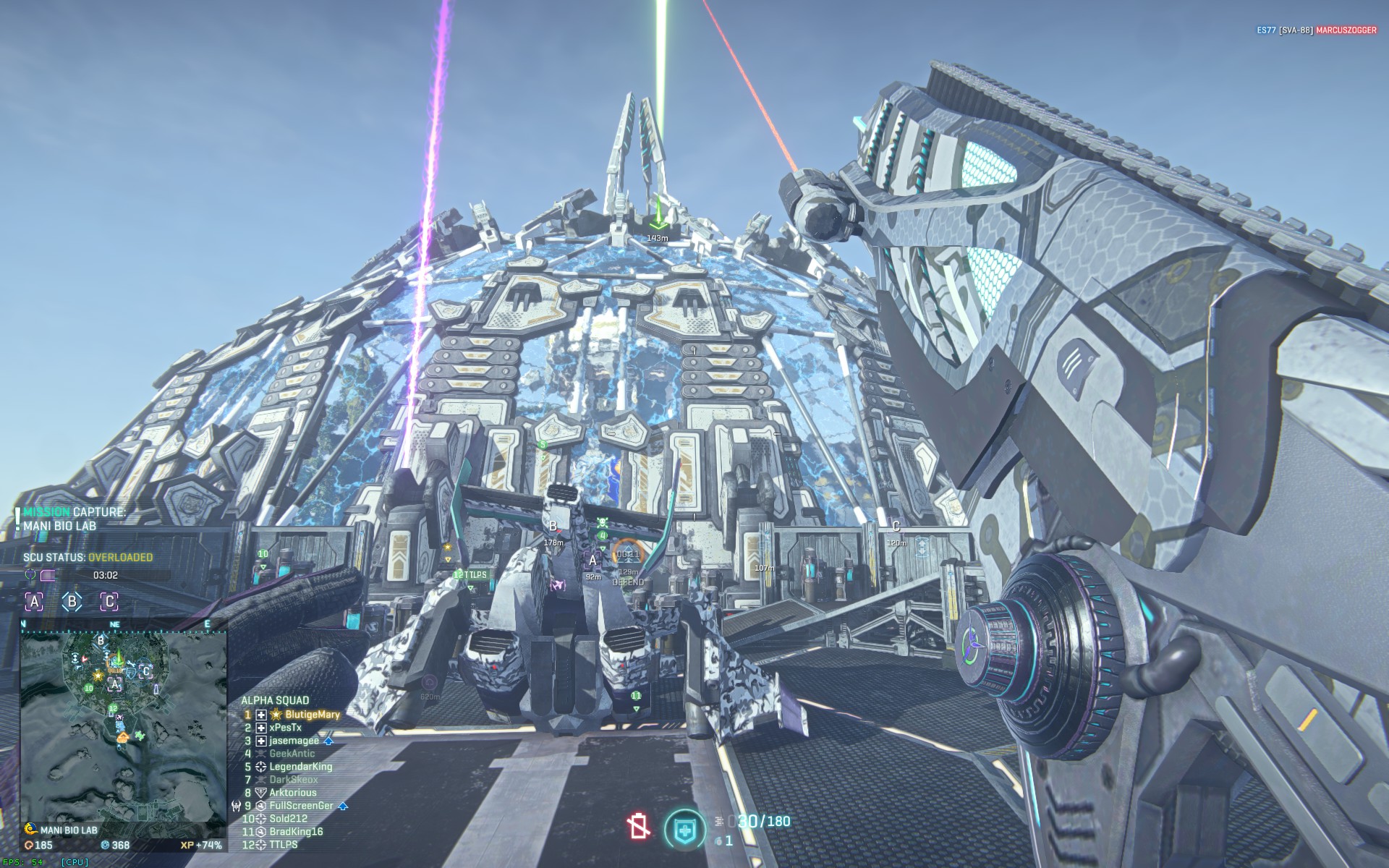Screen dimensions: 1389x868
Task: Select xPesTx in the Alpha Squad list
Action: pos(285,728)
